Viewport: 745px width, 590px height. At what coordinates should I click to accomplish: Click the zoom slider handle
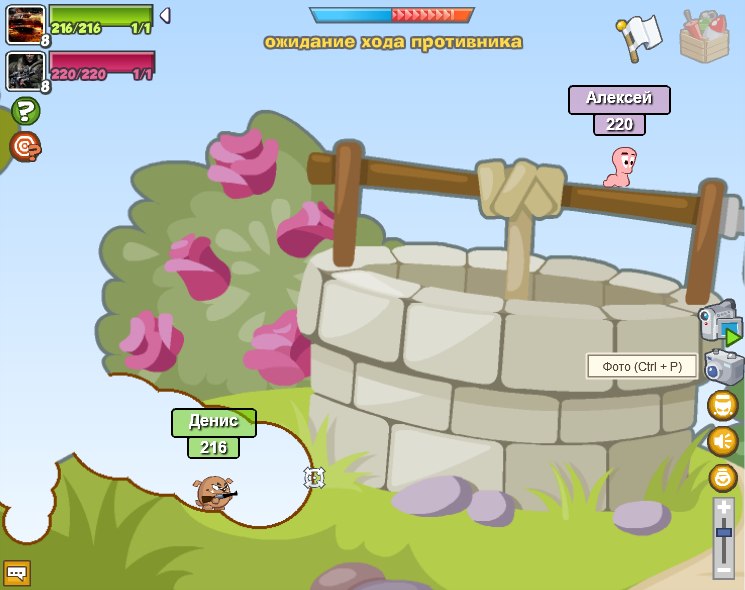pyautogui.click(x=724, y=532)
